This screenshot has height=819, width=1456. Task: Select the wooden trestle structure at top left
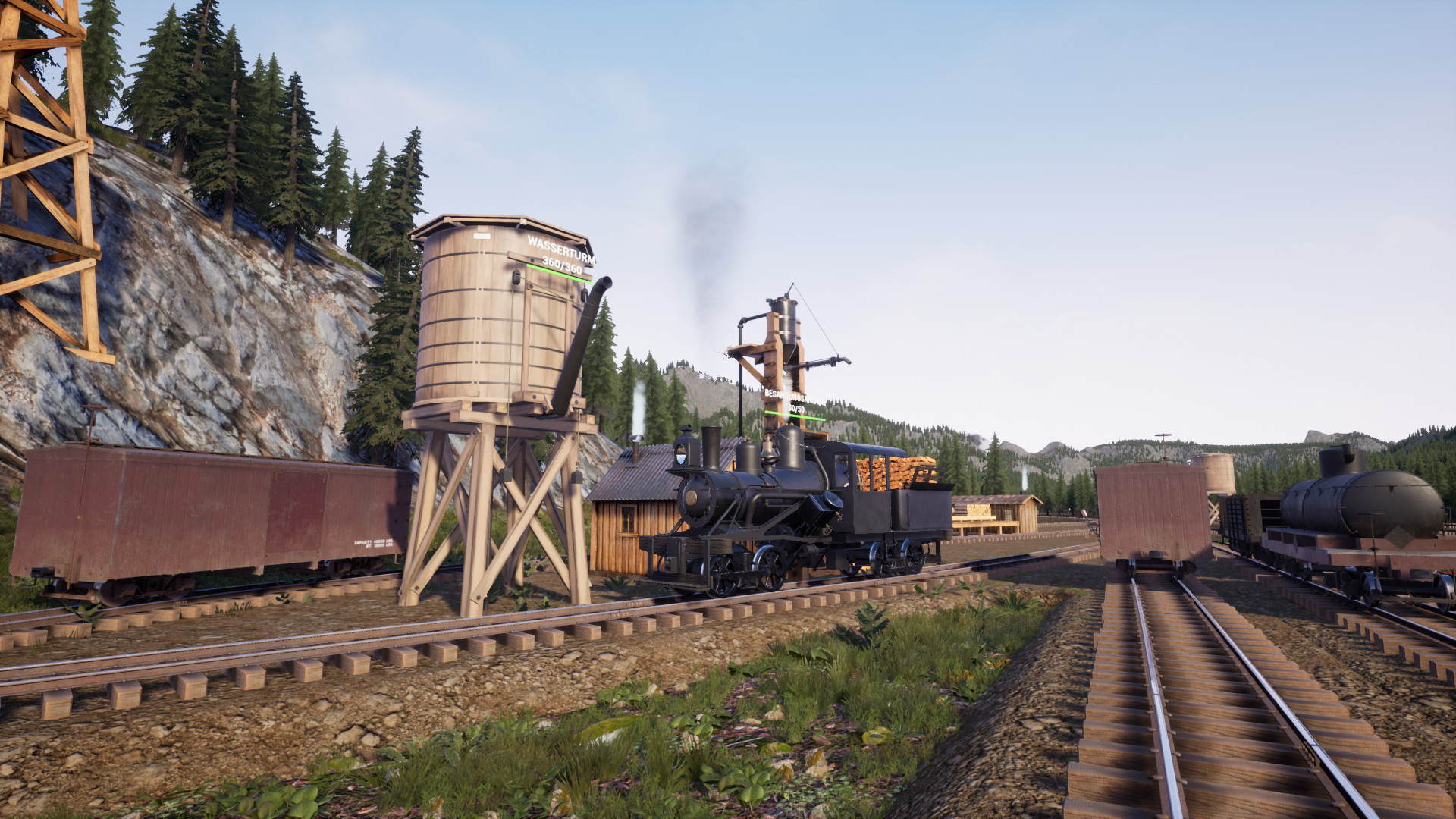click(x=45, y=152)
